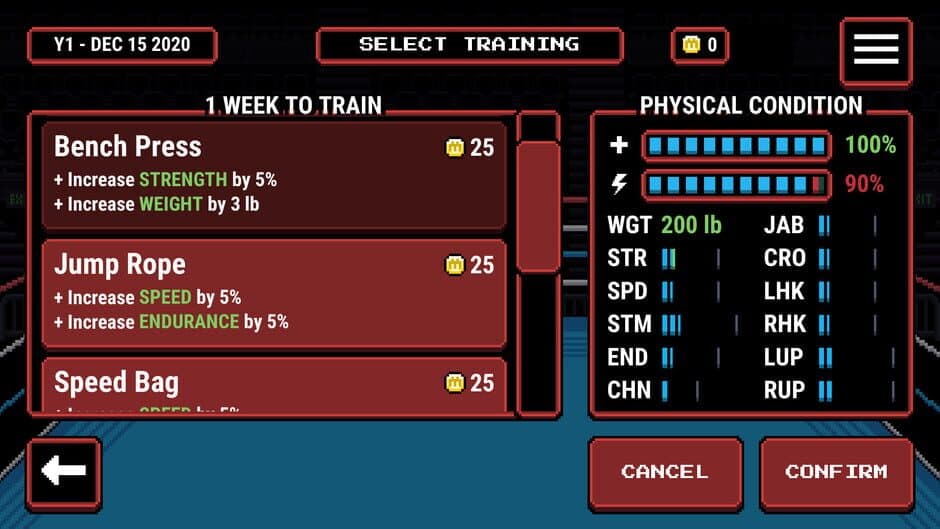The width and height of the screenshot is (940, 529).
Task: Select the Bench Press training
Action: click(x=273, y=175)
